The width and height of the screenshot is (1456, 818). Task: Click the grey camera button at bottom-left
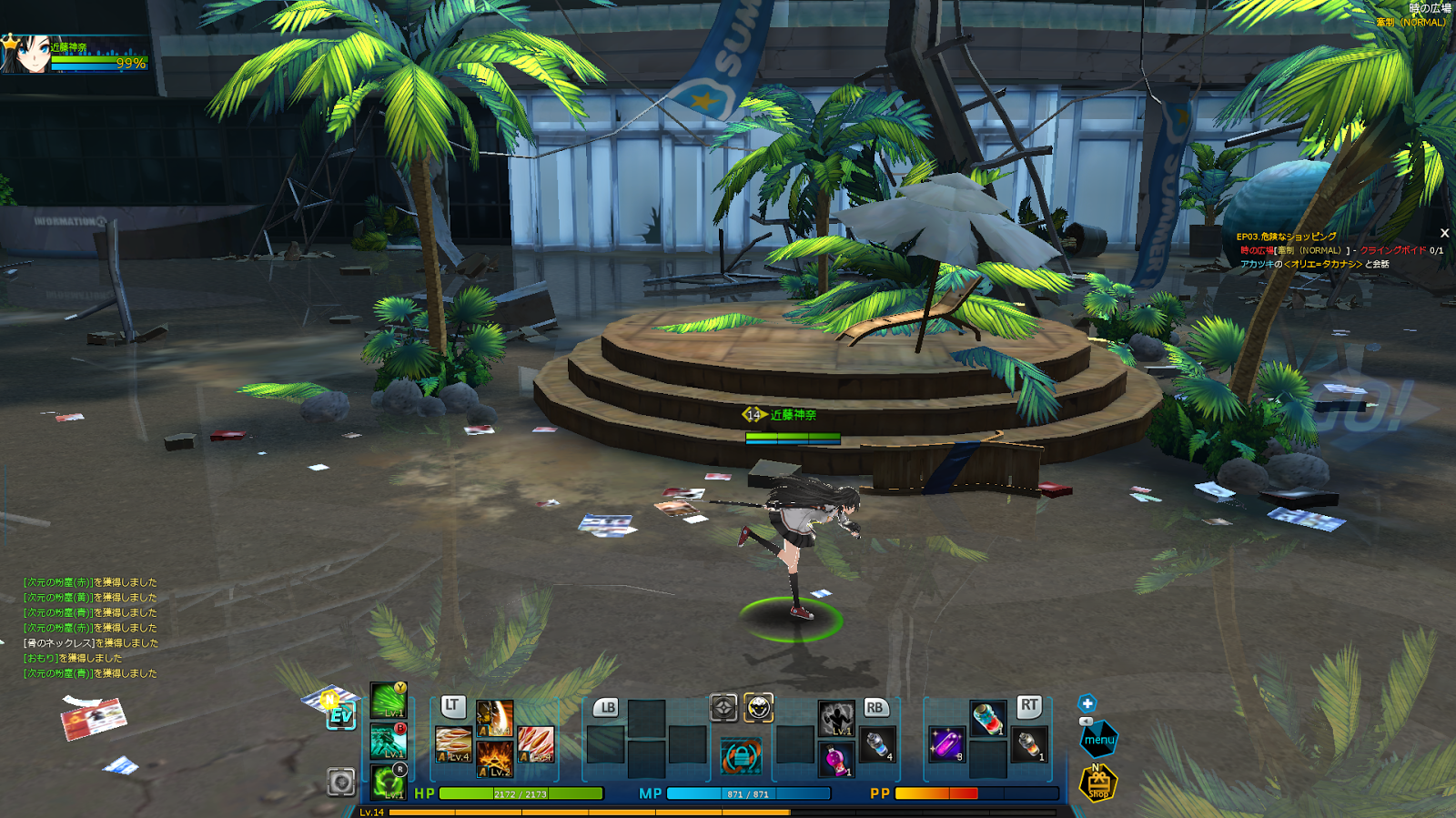click(x=341, y=782)
